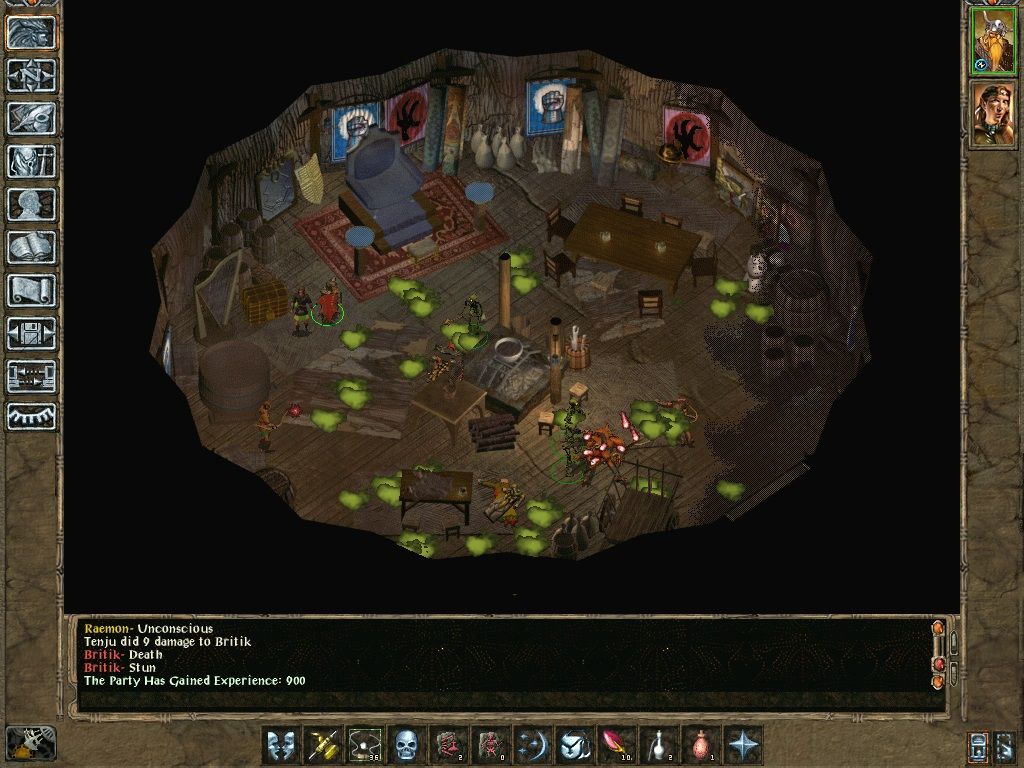Viewport: 1024px width, 768px height.
Task: Open the options menu with the floppy disk
Action: [31, 333]
